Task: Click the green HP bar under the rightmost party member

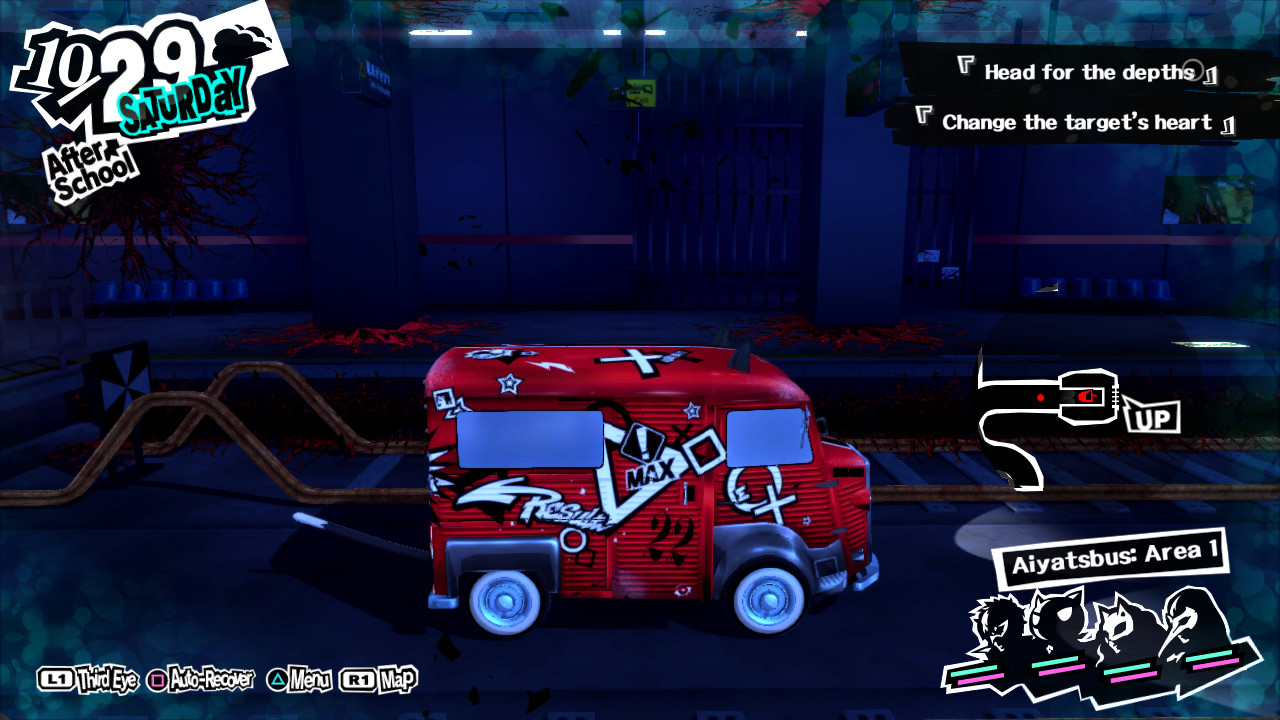Action: (x=1210, y=657)
